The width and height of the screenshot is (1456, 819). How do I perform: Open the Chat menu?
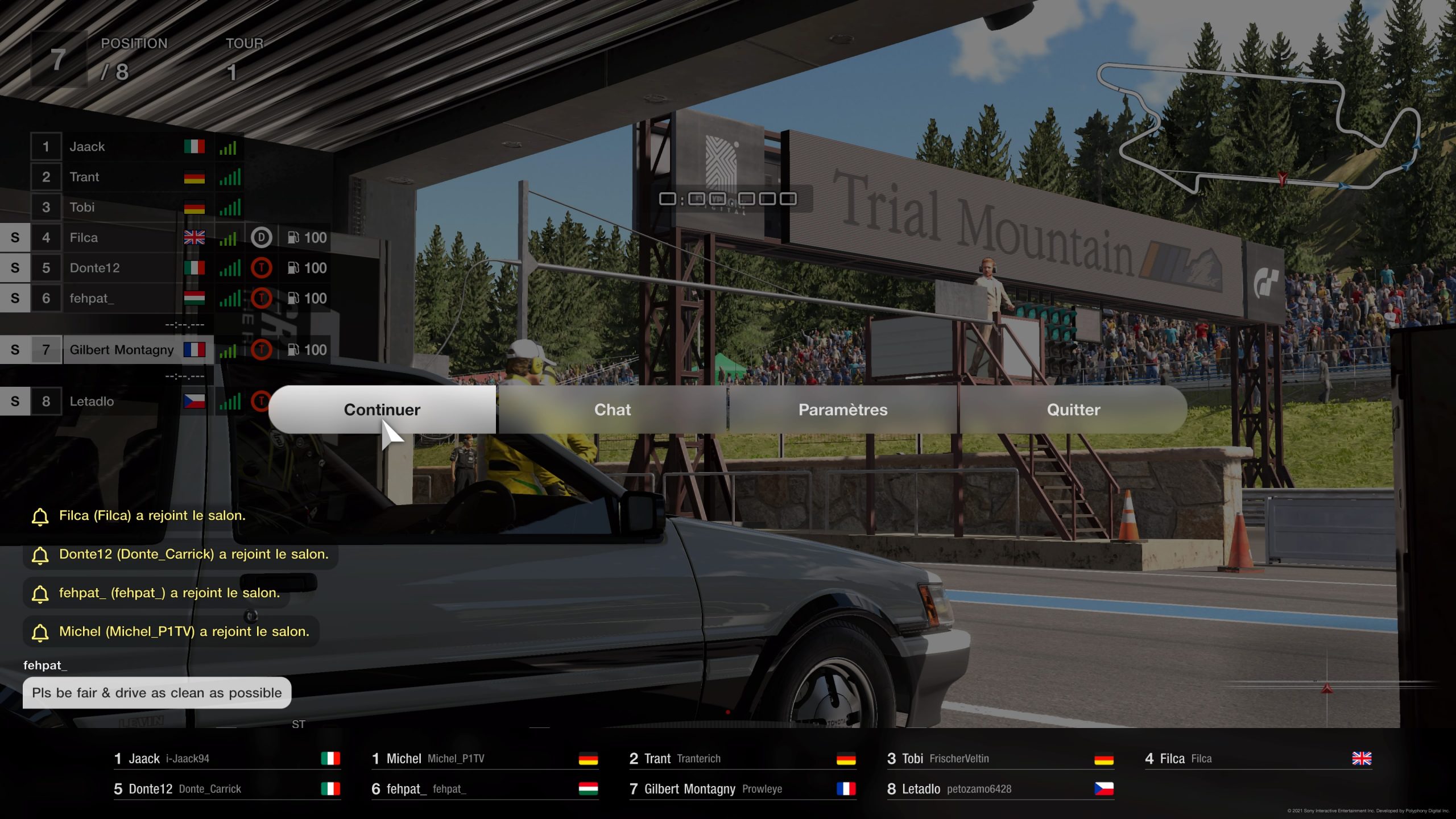pyautogui.click(x=613, y=409)
